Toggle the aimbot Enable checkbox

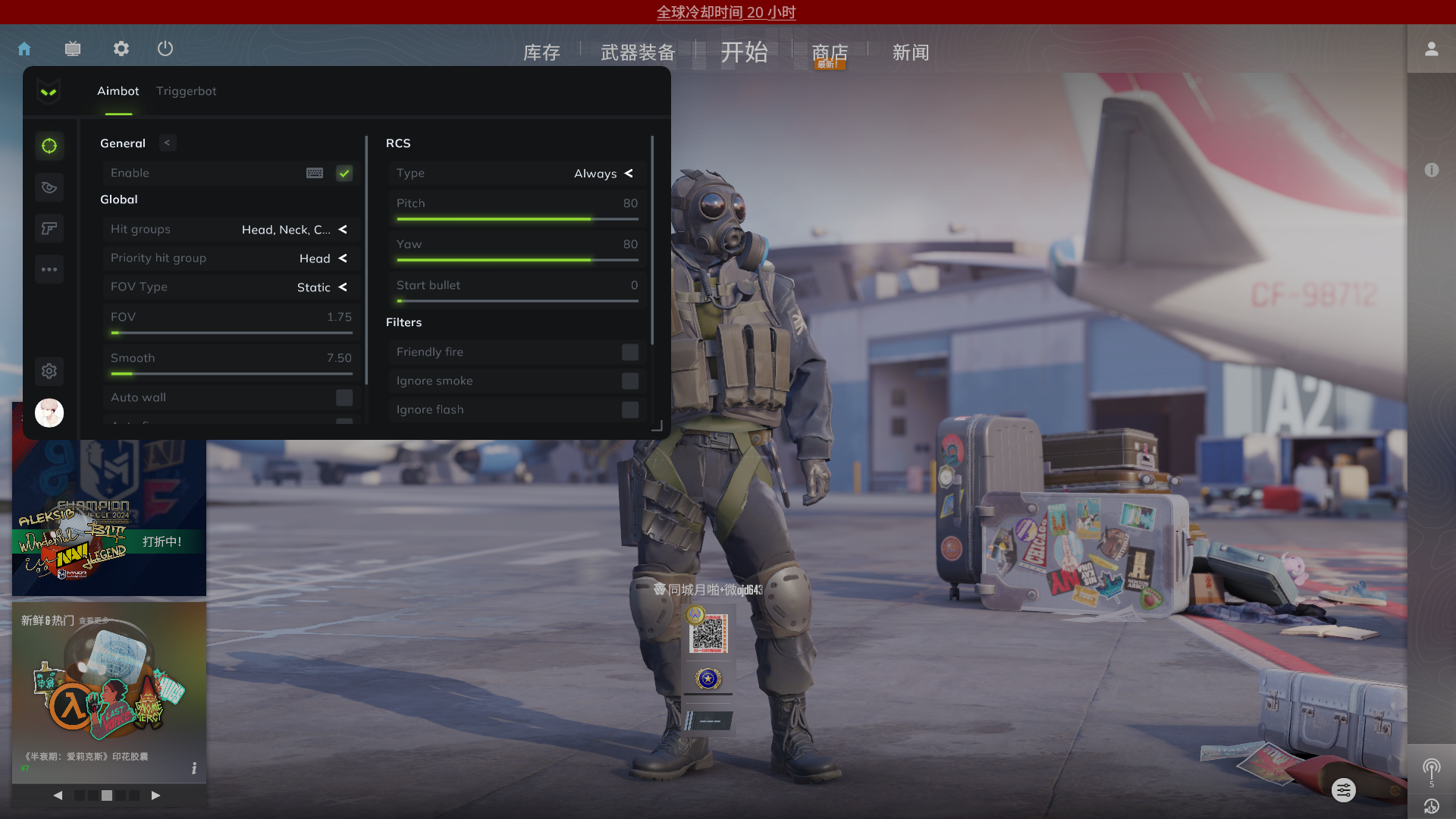344,174
